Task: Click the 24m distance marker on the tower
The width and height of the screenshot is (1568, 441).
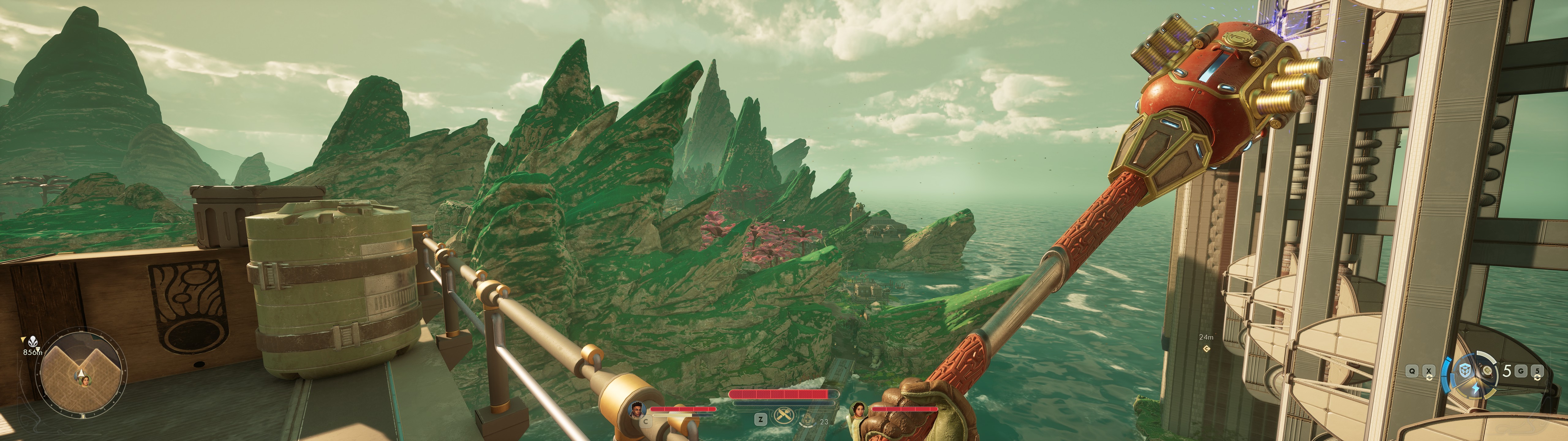Action: pyautogui.click(x=1206, y=337)
